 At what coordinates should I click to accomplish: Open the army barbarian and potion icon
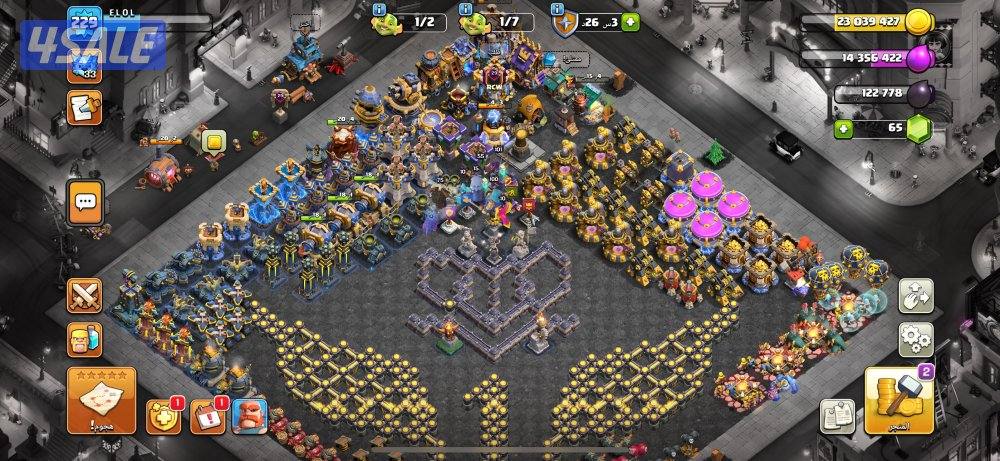click(x=85, y=340)
